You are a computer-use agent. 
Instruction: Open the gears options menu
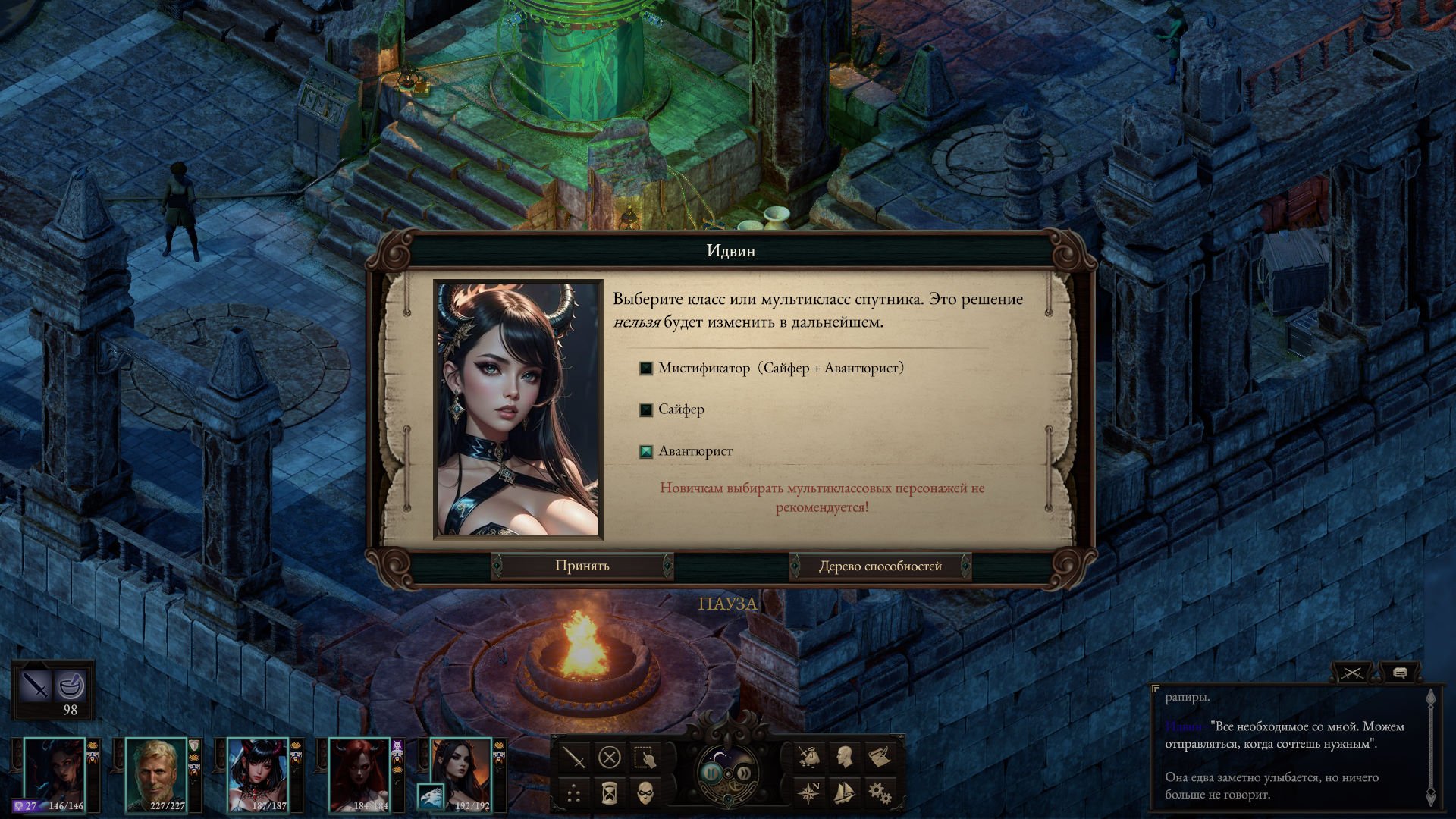point(880,792)
